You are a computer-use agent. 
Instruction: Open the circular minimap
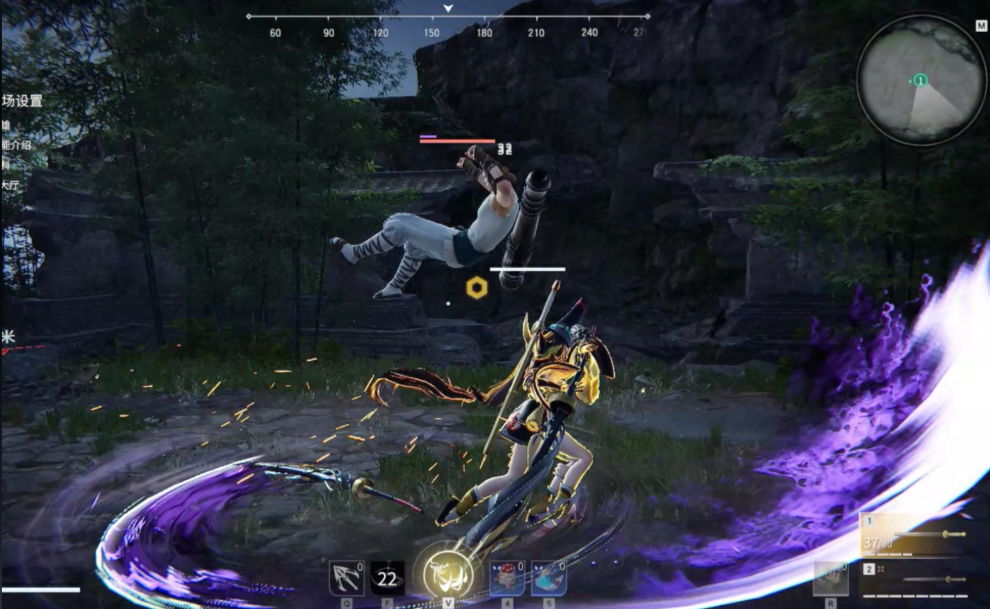[x=921, y=81]
